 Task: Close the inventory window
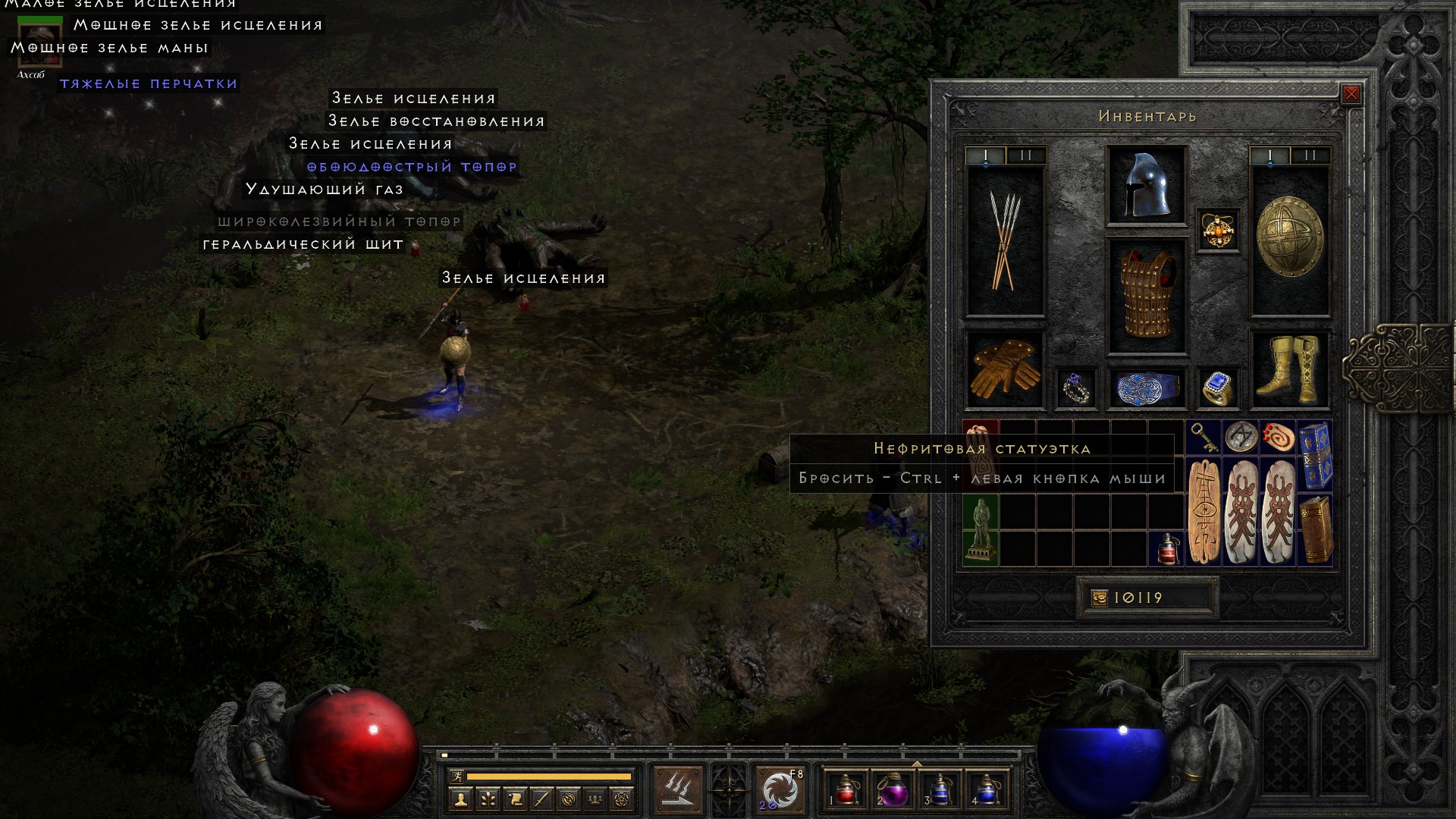tap(1351, 95)
